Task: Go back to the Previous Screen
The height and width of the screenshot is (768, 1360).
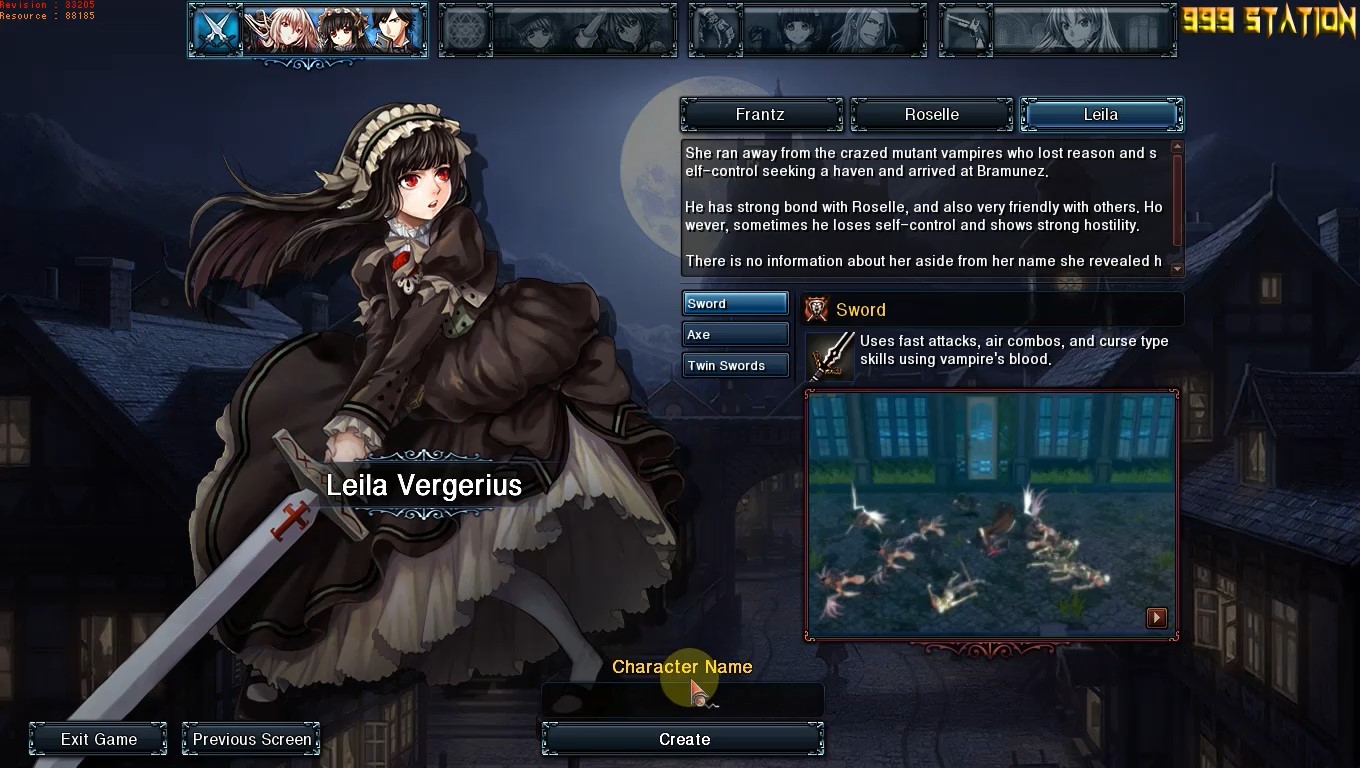Action: (251, 740)
